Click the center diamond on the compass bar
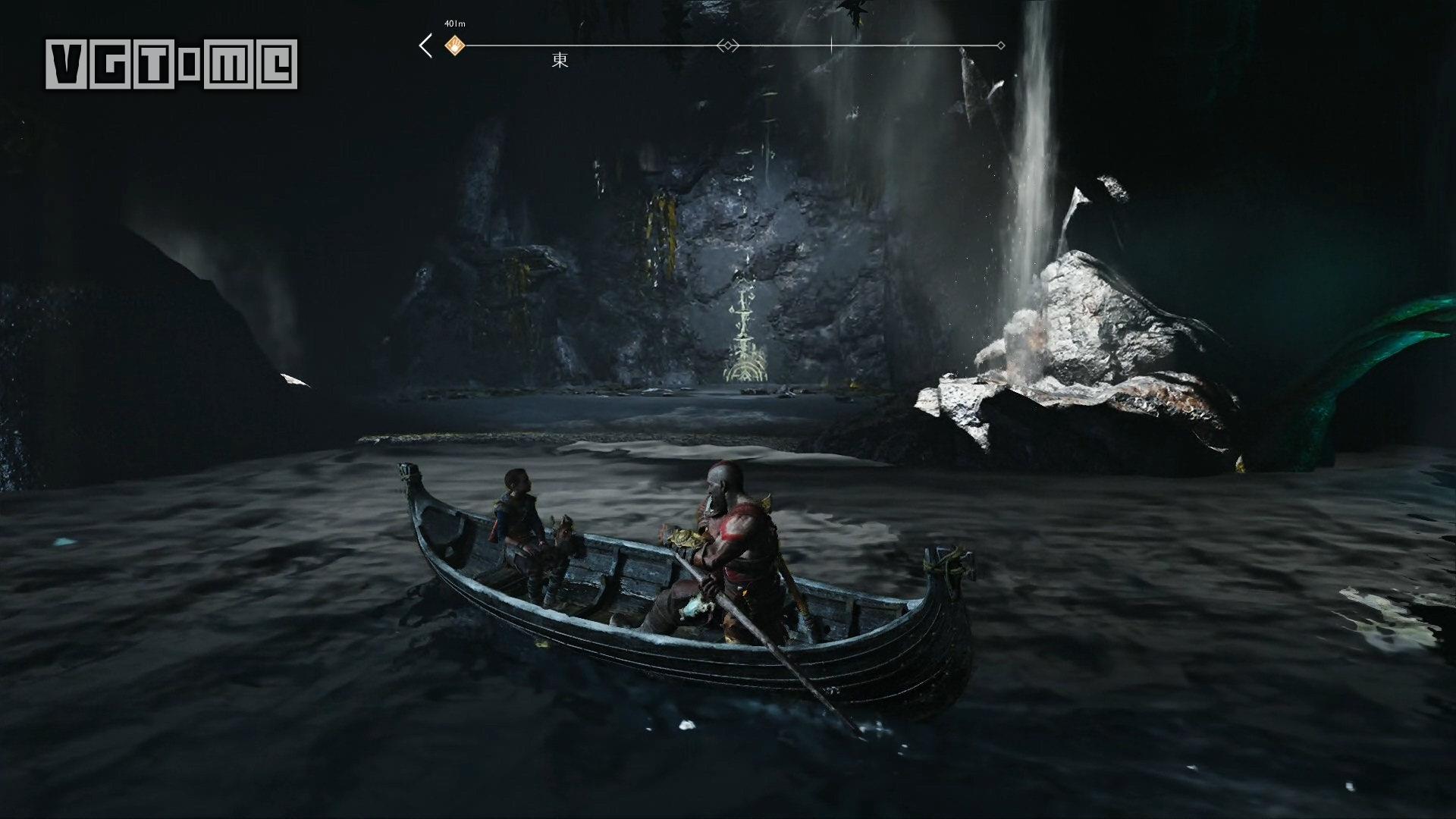The image size is (1456, 819). point(728,45)
